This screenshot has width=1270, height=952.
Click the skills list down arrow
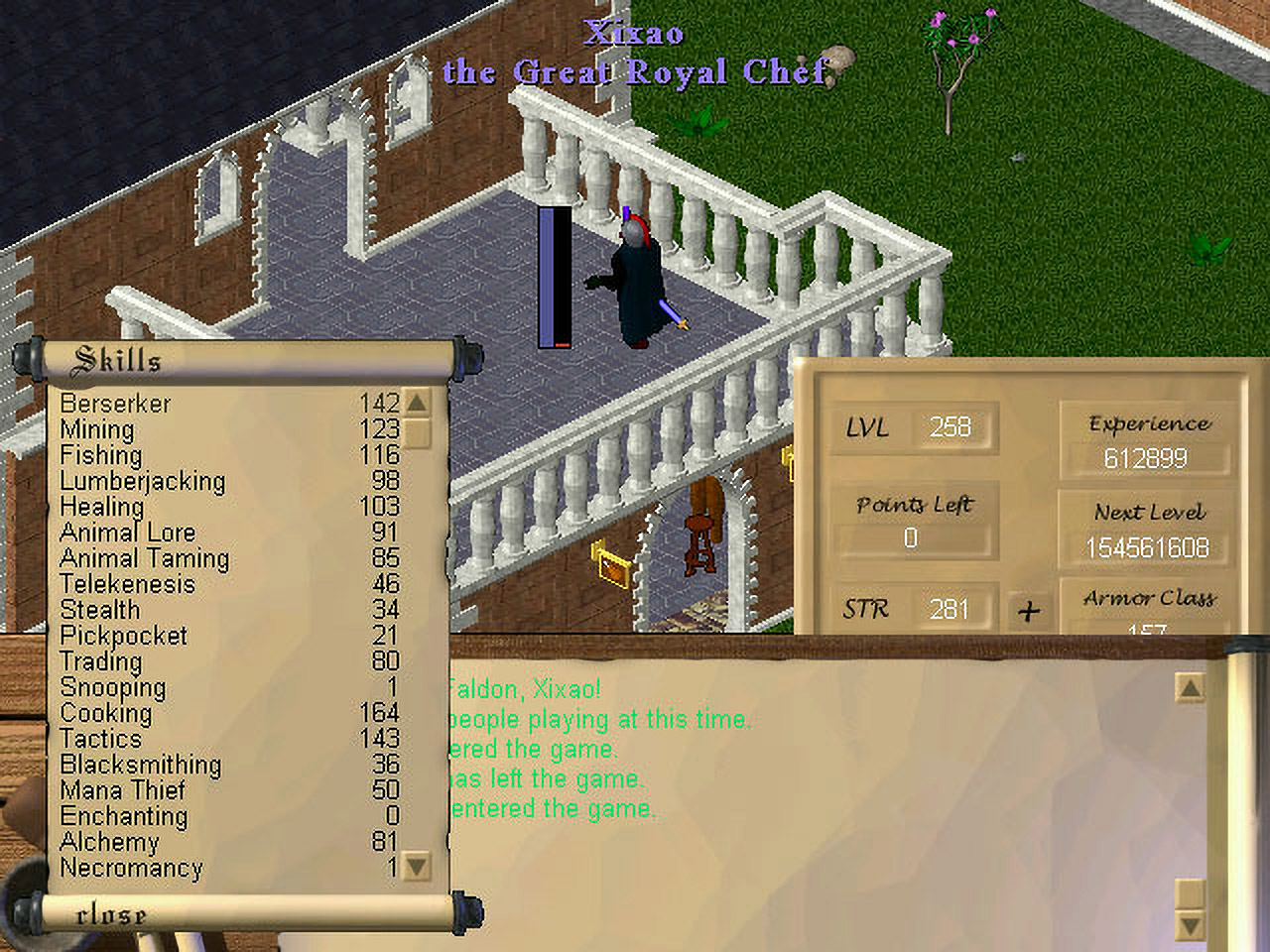coord(417,867)
